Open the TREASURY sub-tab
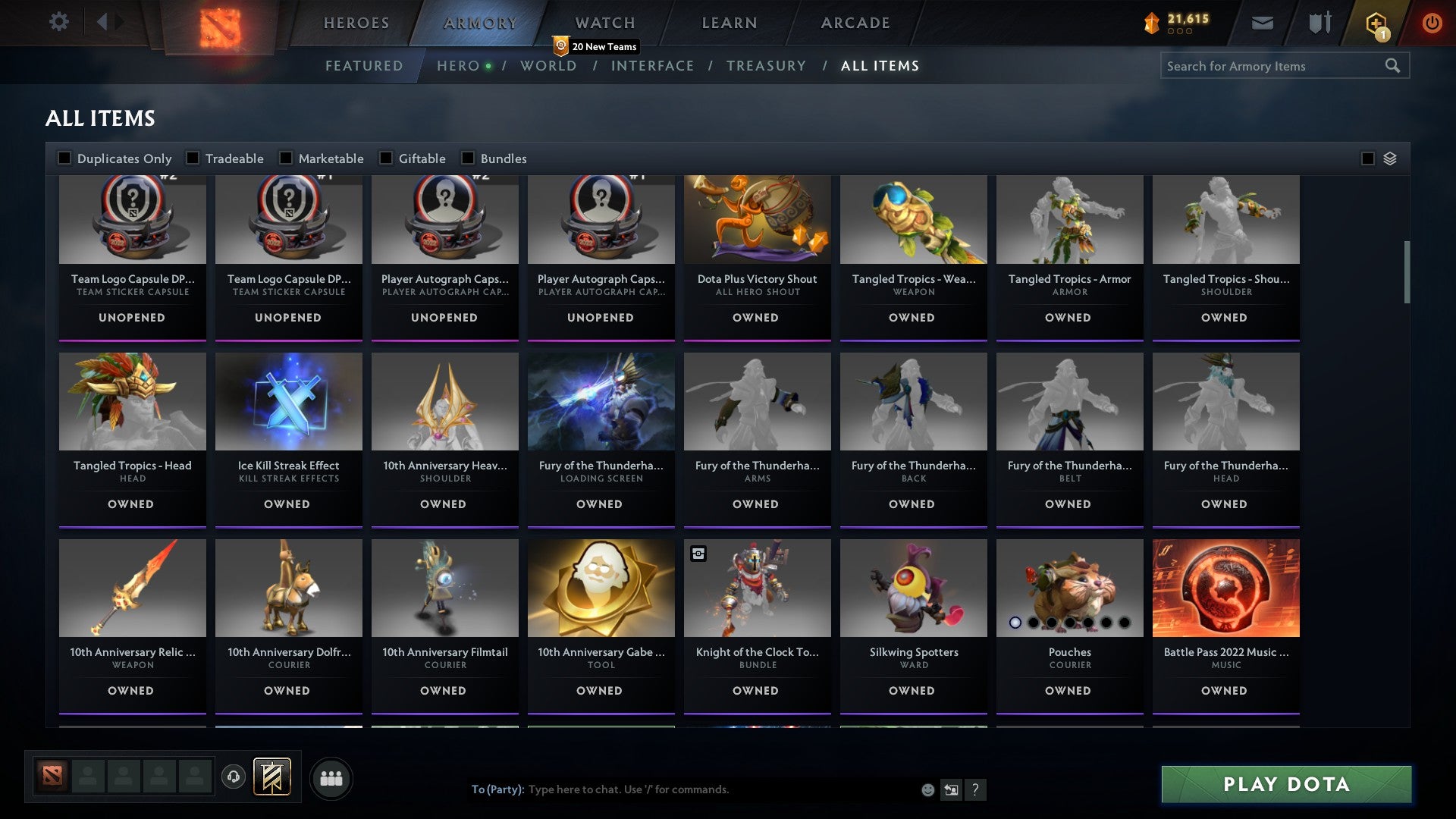This screenshot has height=819, width=1456. coord(767,66)
